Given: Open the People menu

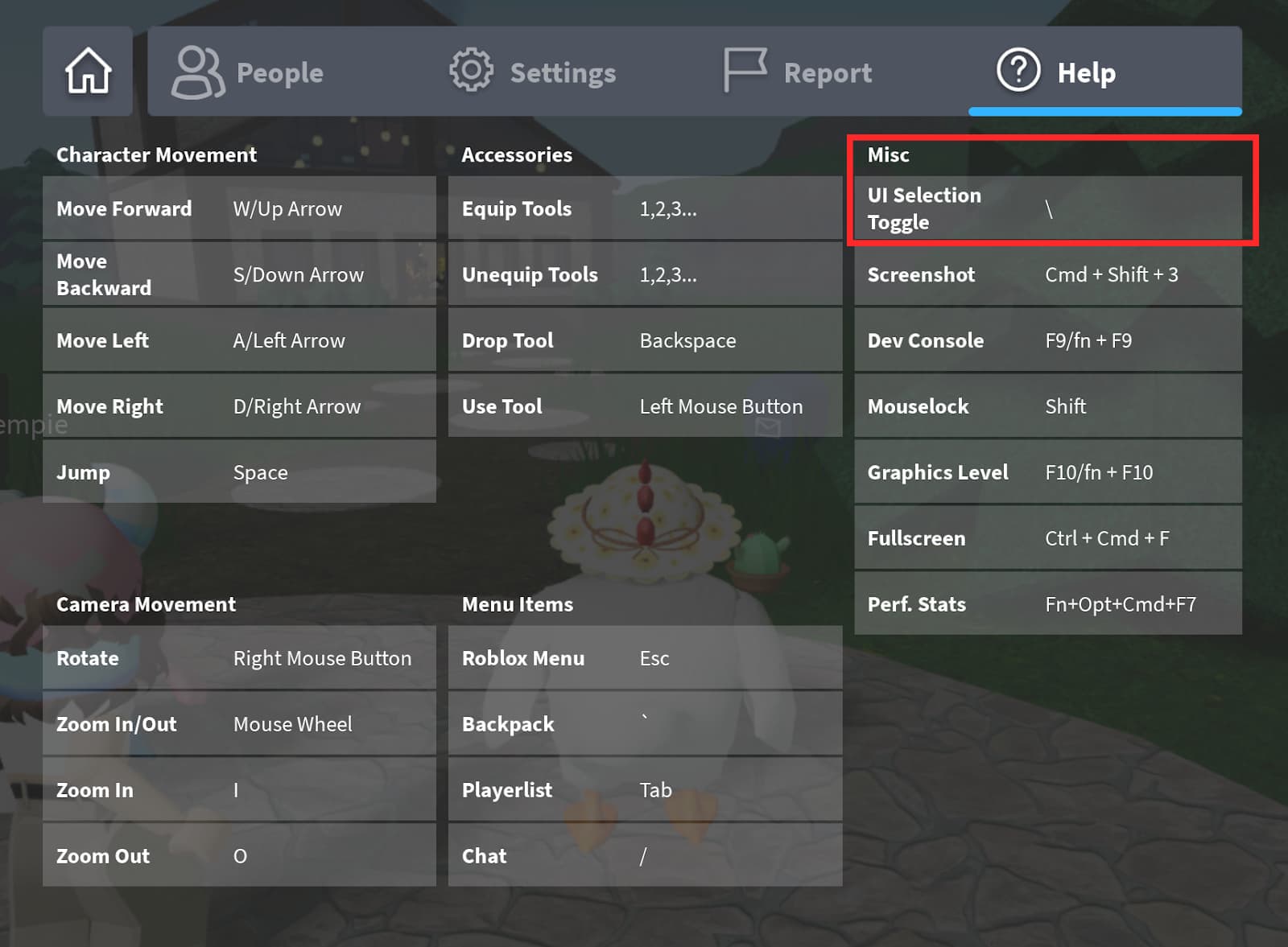Looking at the screenshot, I should [x=279, y=73].
